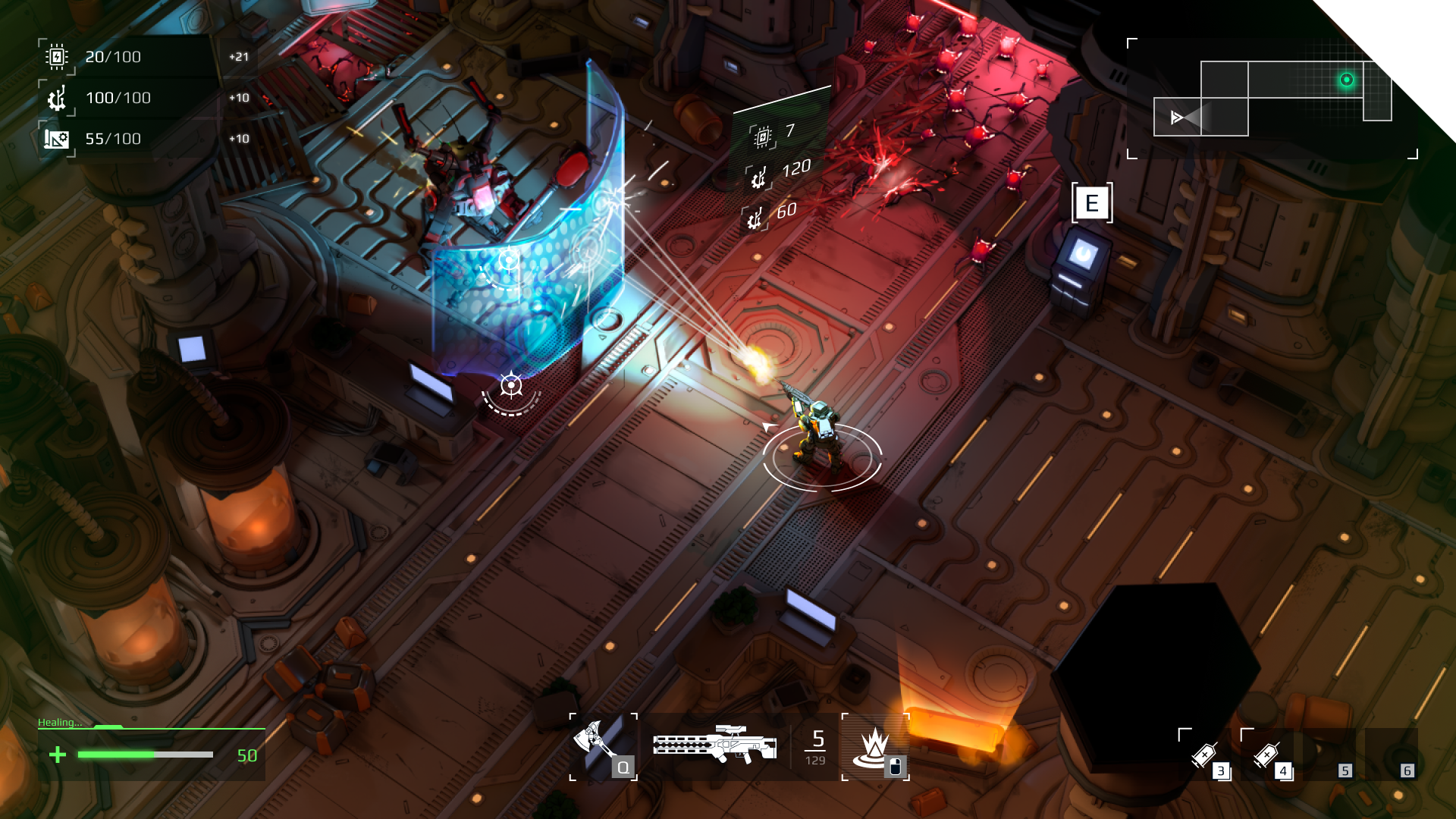Use the syringe in slot 4
Viewport: 1456px width, 819px height.
pos(1268,755)
